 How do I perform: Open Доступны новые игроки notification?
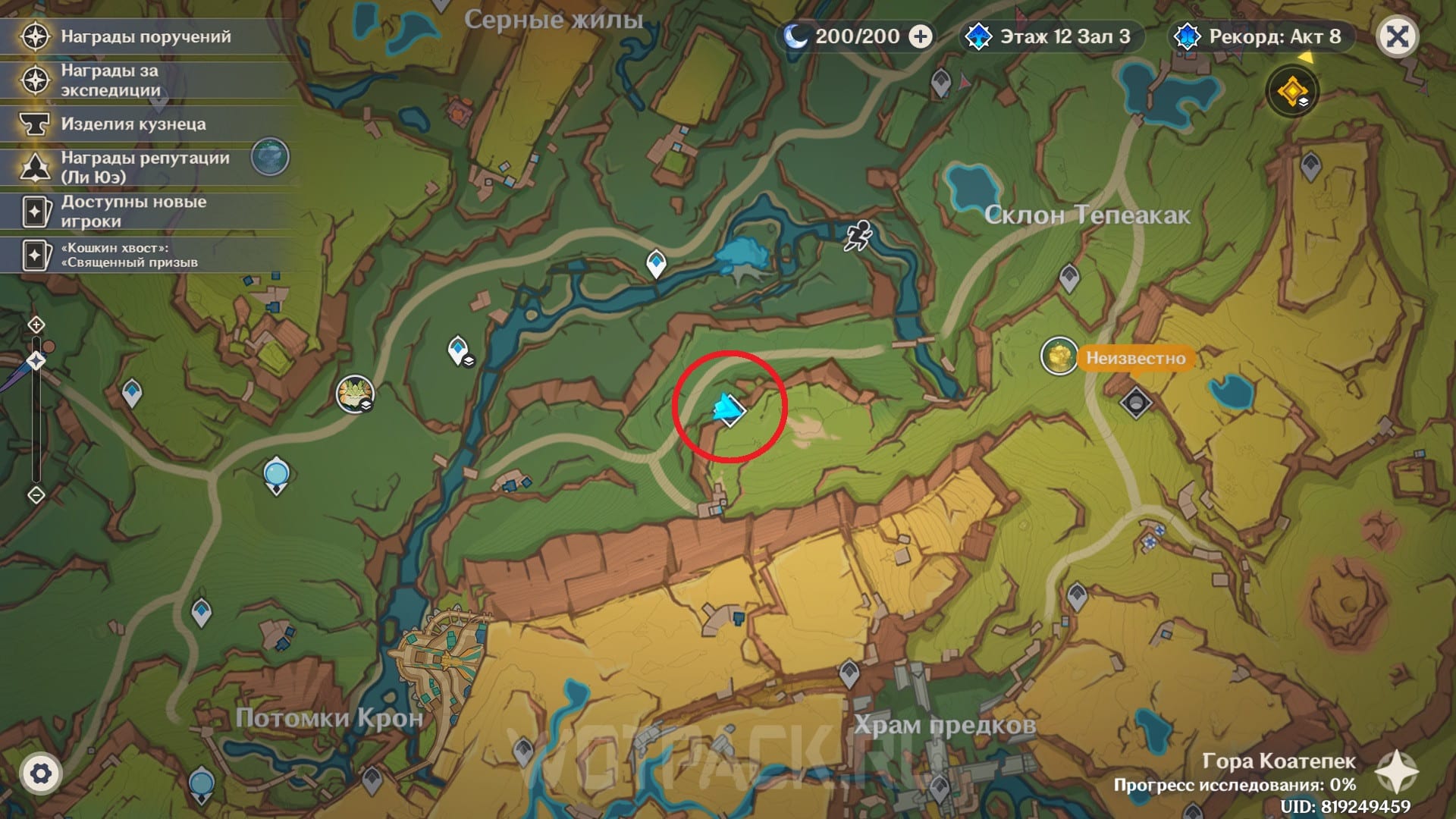tap(133, 211)
